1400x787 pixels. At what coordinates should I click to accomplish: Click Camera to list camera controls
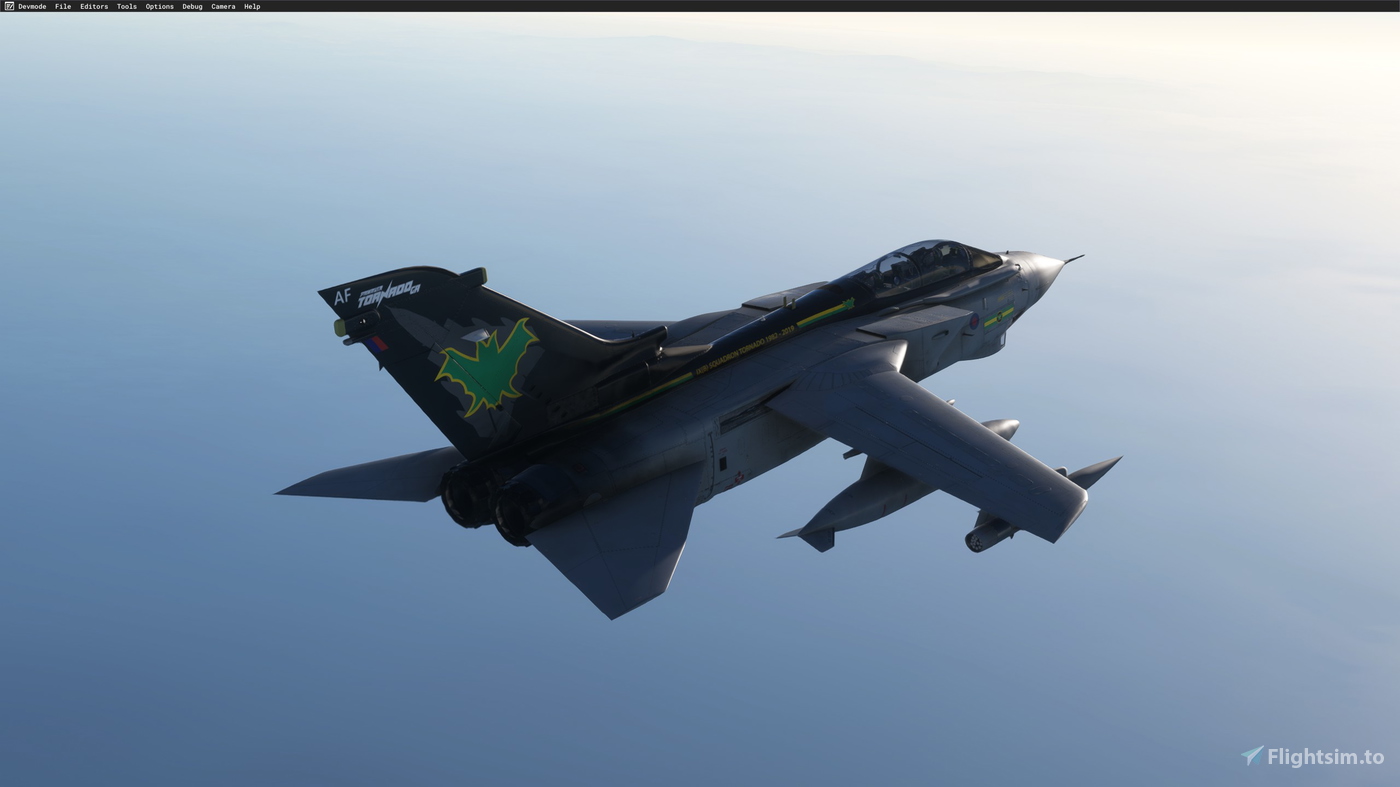pos(222,5)
